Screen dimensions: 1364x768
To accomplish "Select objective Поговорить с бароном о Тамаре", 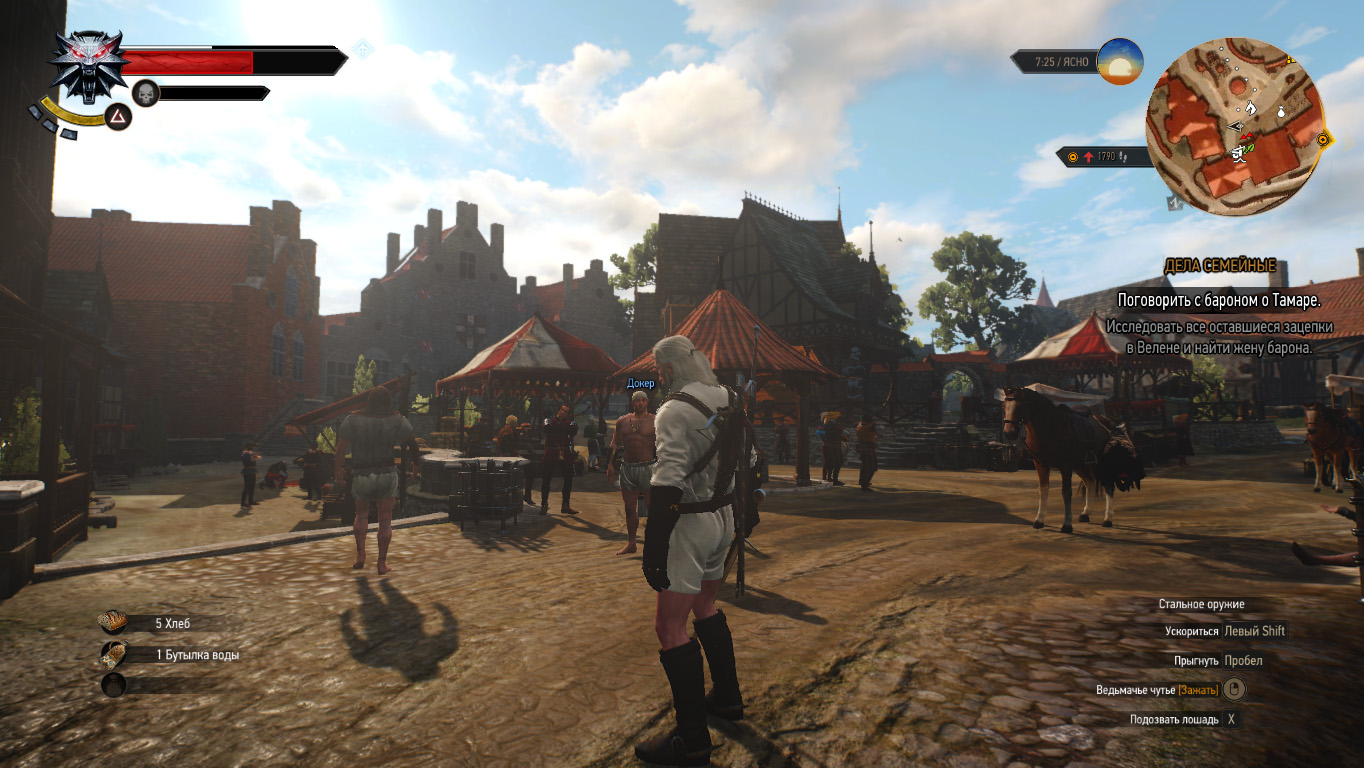I will click(1218, 299).
